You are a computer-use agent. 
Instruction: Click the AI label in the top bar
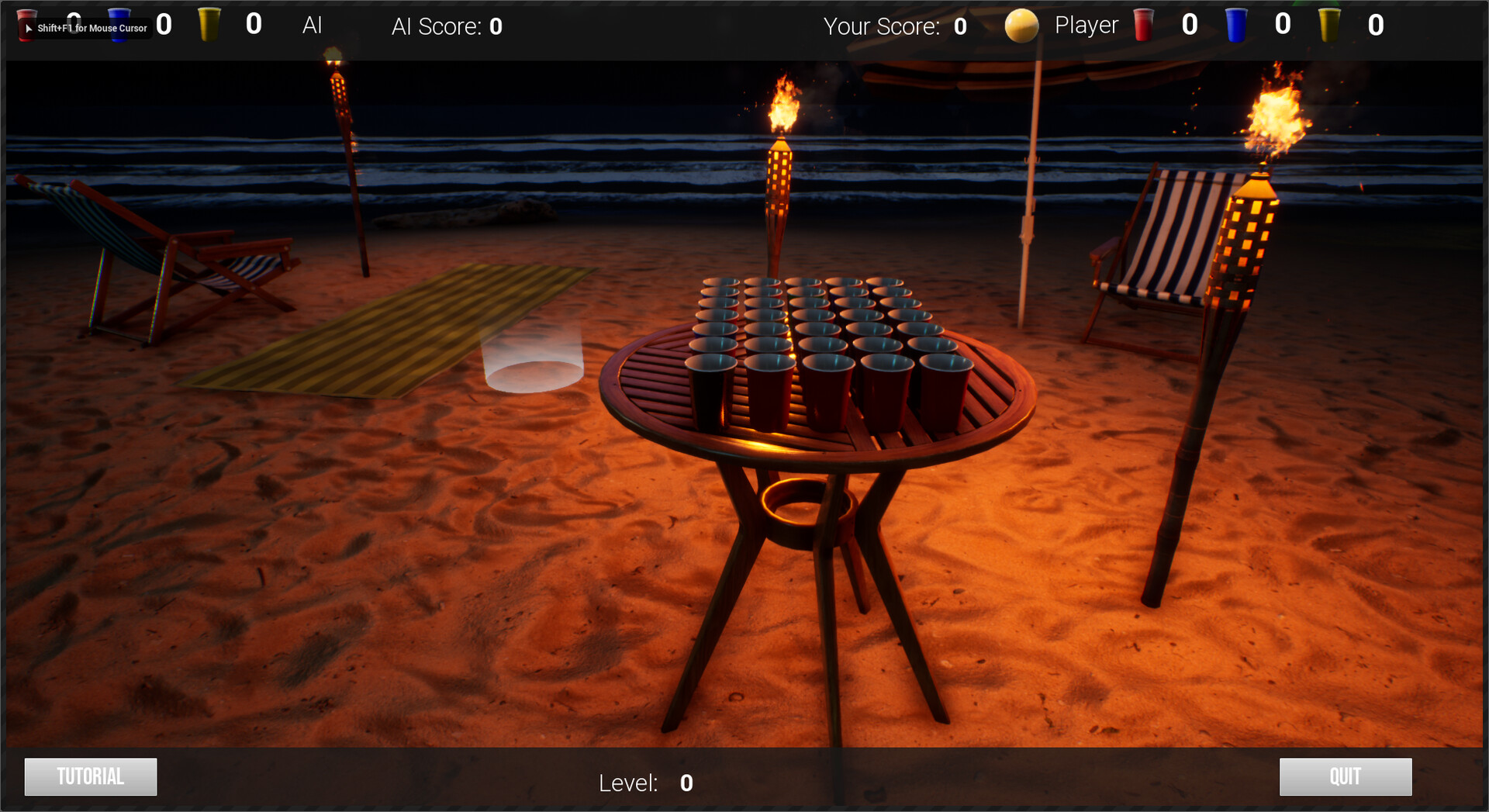click(x=312, y=25)
